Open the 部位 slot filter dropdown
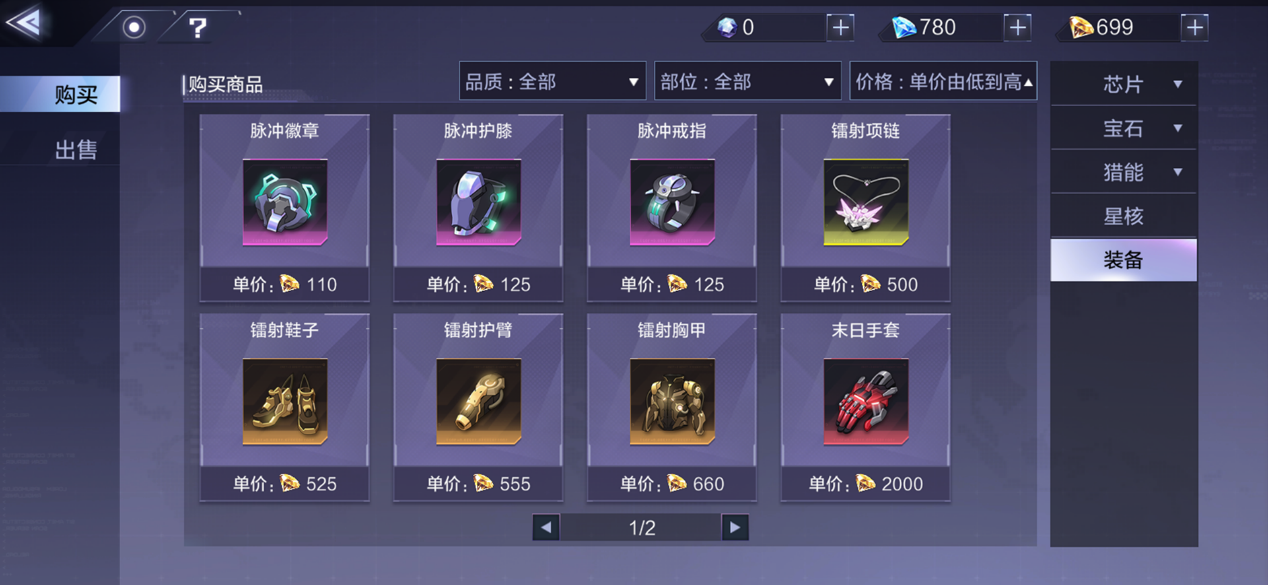 [x=747, y=82]
